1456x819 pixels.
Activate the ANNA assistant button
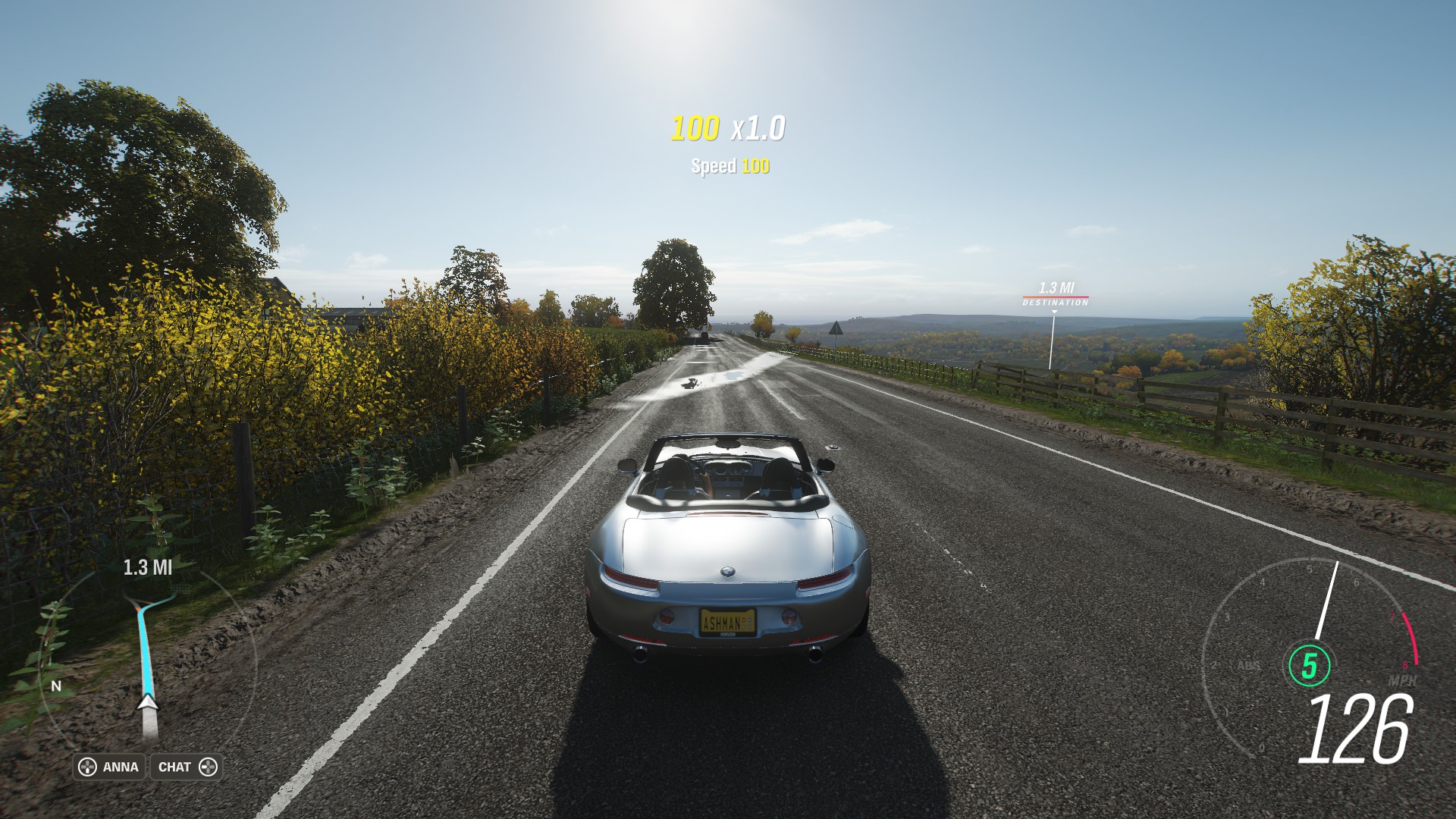tap(110, 767)
